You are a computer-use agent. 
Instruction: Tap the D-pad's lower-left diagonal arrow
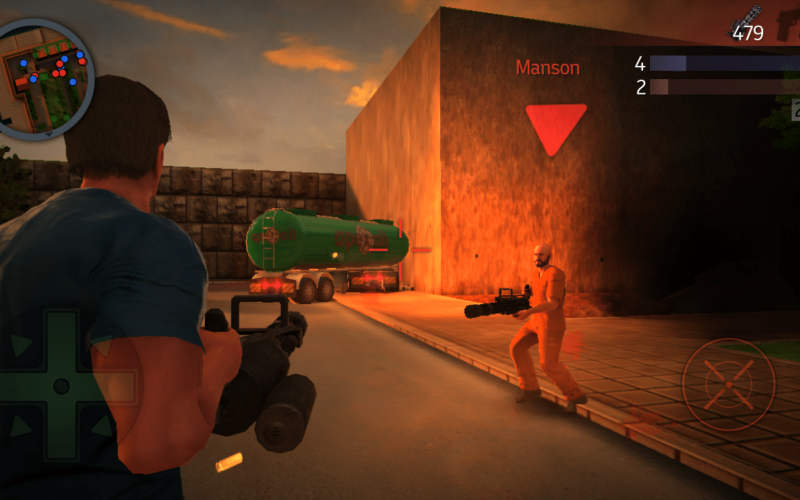point(20,427)
